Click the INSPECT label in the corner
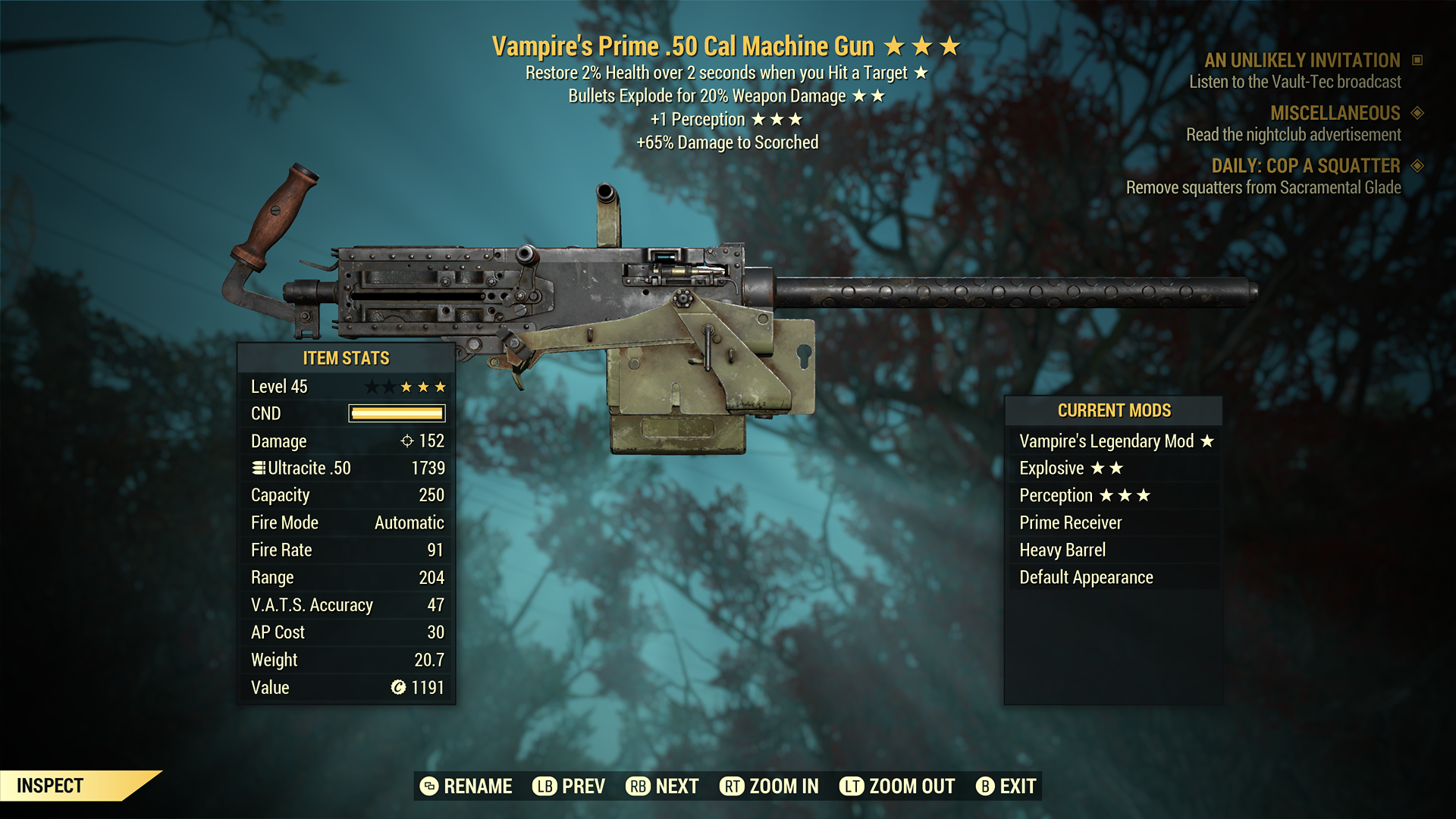The height and width of the screenshot is (819, 1456). pos(50,786)
